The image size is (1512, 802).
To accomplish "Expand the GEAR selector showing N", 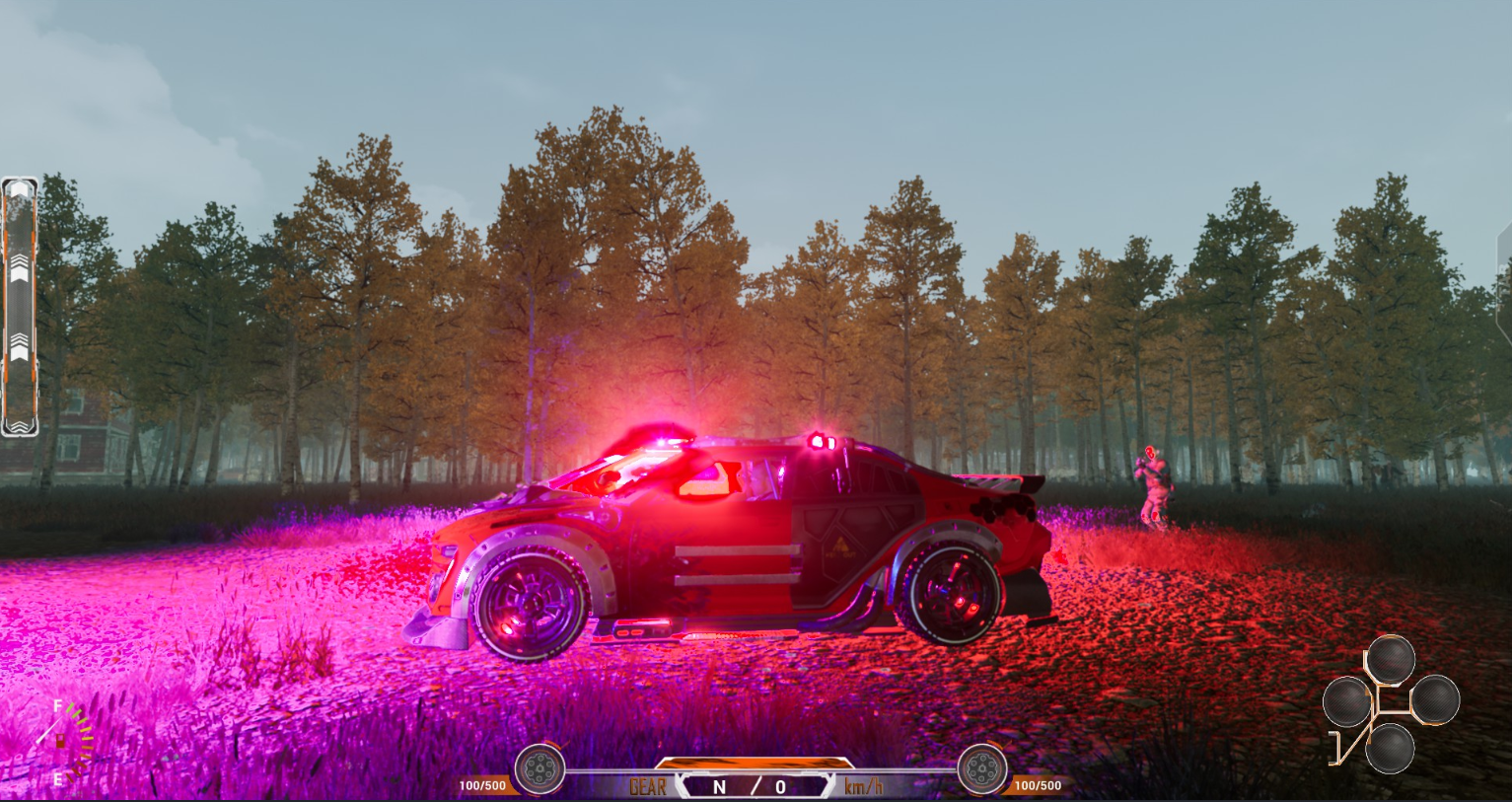I will point(721,786).
